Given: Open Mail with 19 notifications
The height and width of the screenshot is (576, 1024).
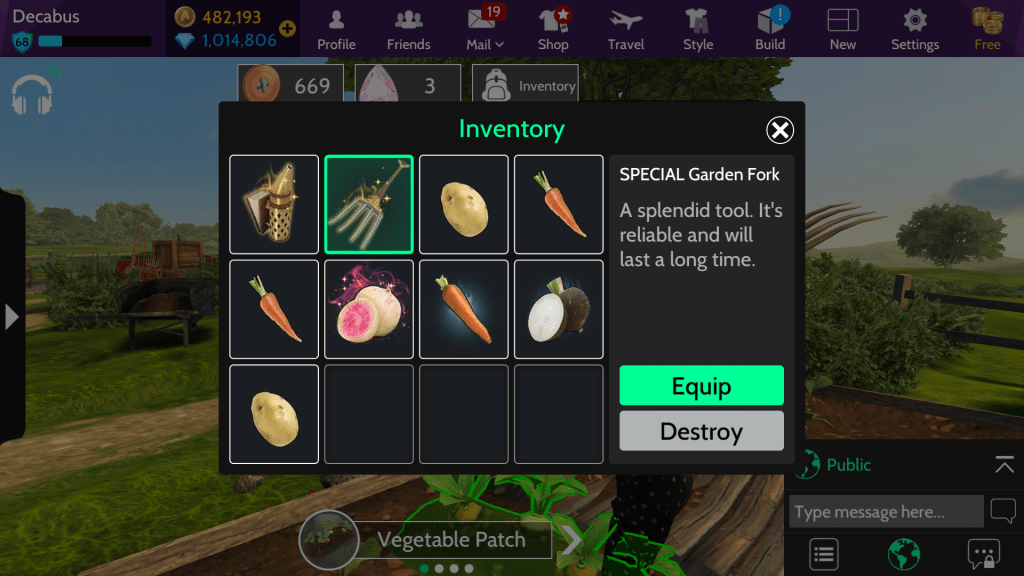Looking at the screenshot, I should click(x=485, y=29).
